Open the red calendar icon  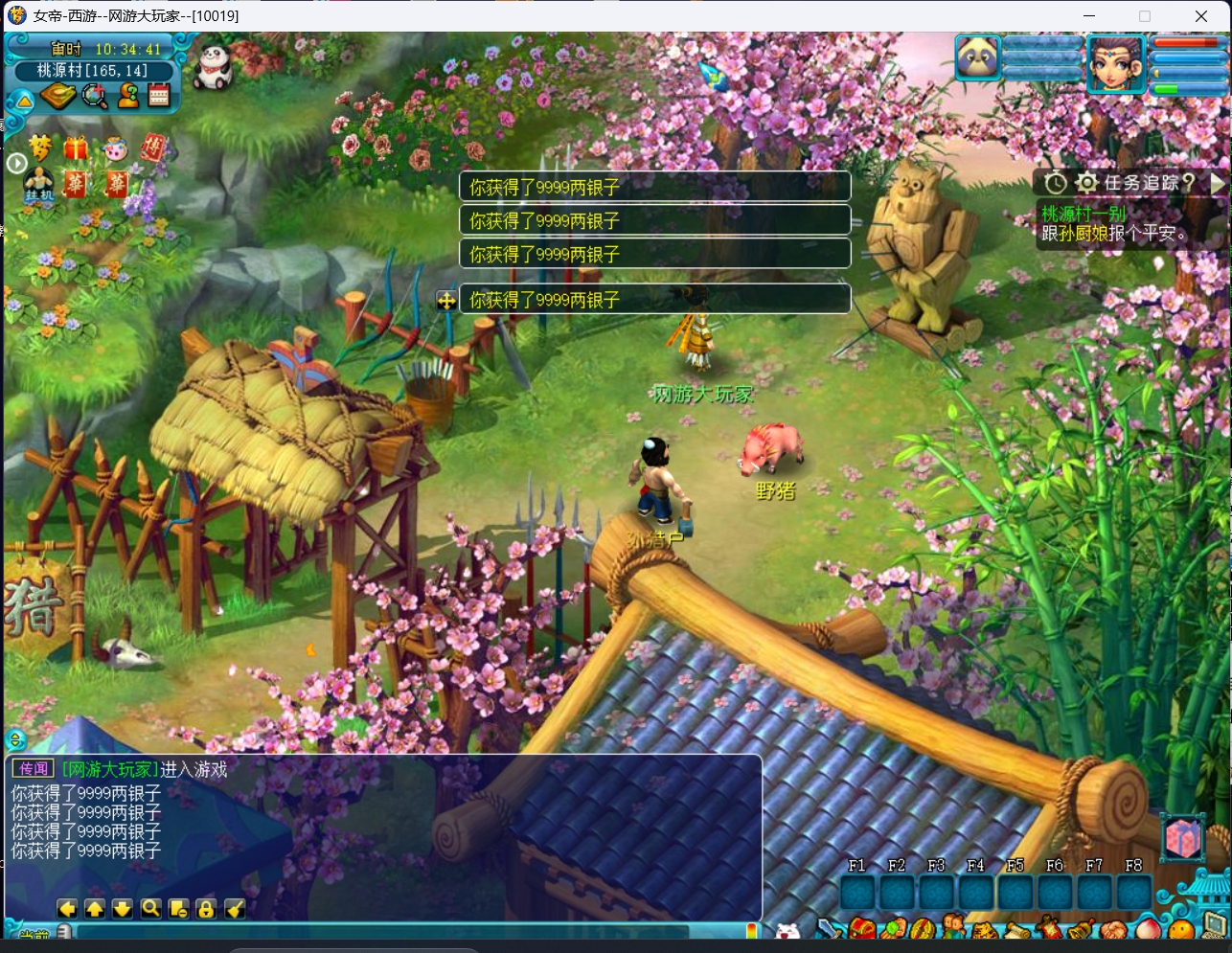point(158,96)
